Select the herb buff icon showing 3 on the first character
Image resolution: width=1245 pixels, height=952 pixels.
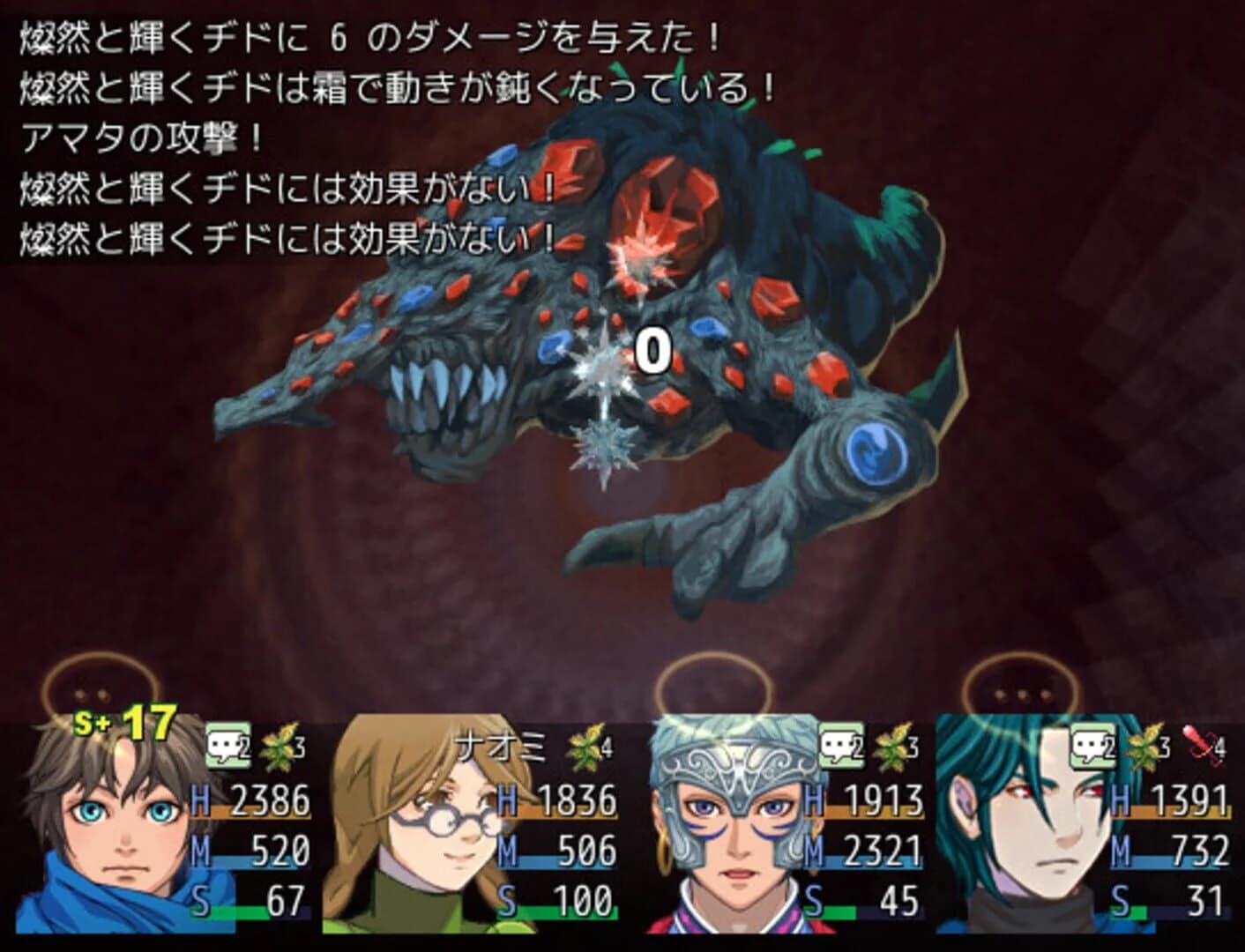280,745
